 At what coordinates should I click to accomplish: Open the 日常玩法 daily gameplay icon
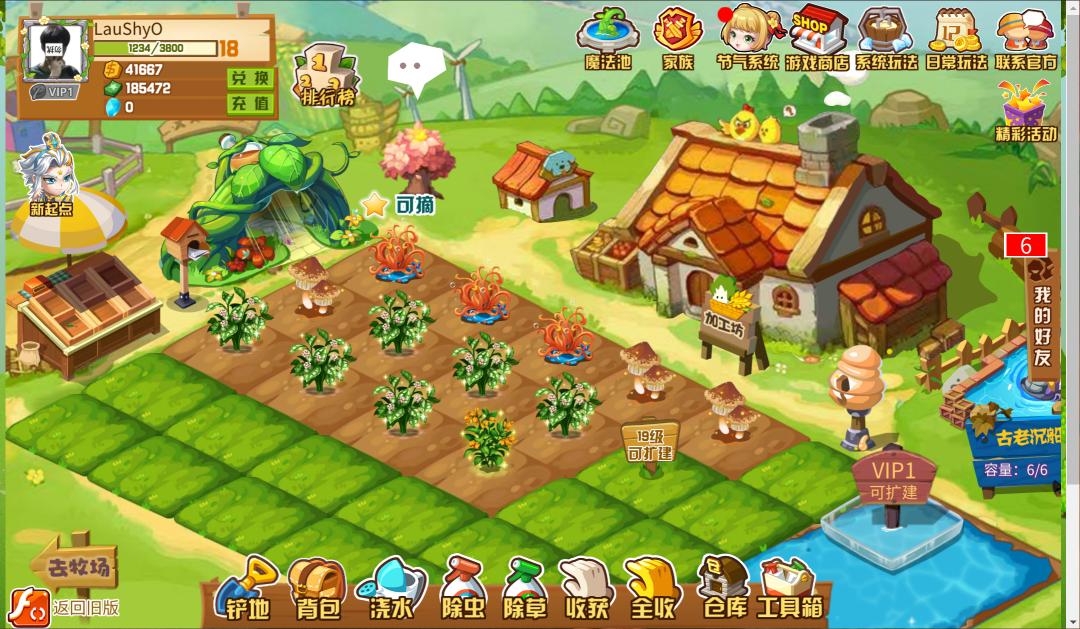tap(956, 37)
